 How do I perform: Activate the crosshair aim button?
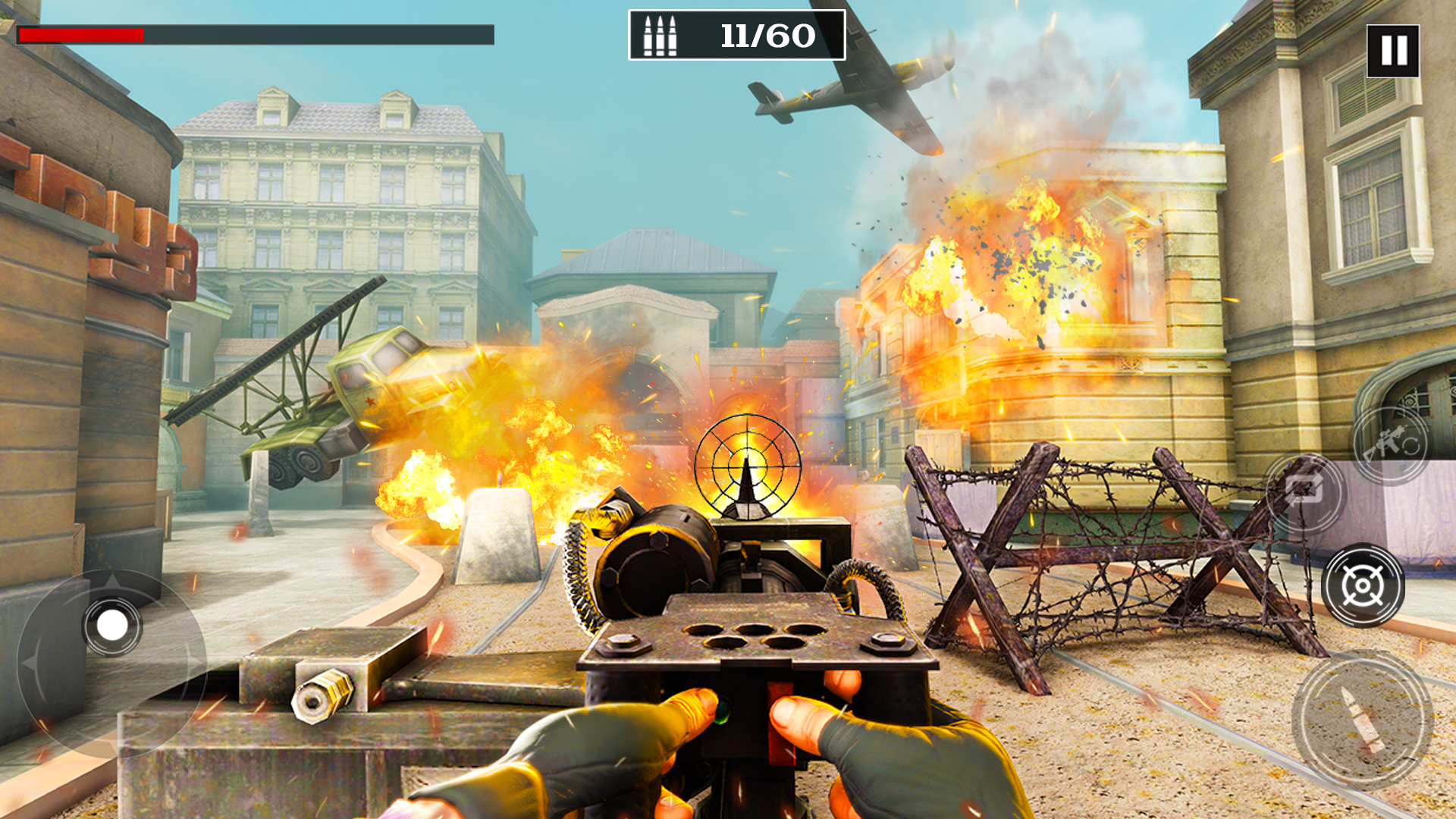tap(1363, 585)
